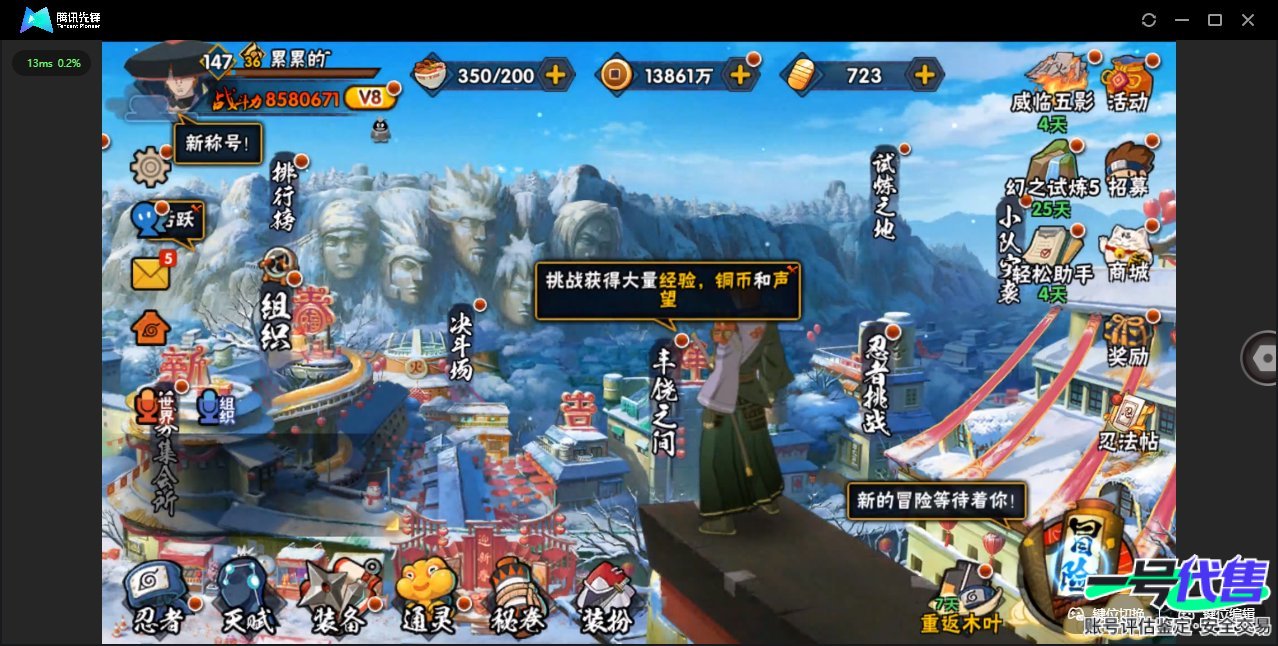Open the 奖励 rewards menu
The height and width of the screenshot is (646, 1278).
pos(1127,341)
